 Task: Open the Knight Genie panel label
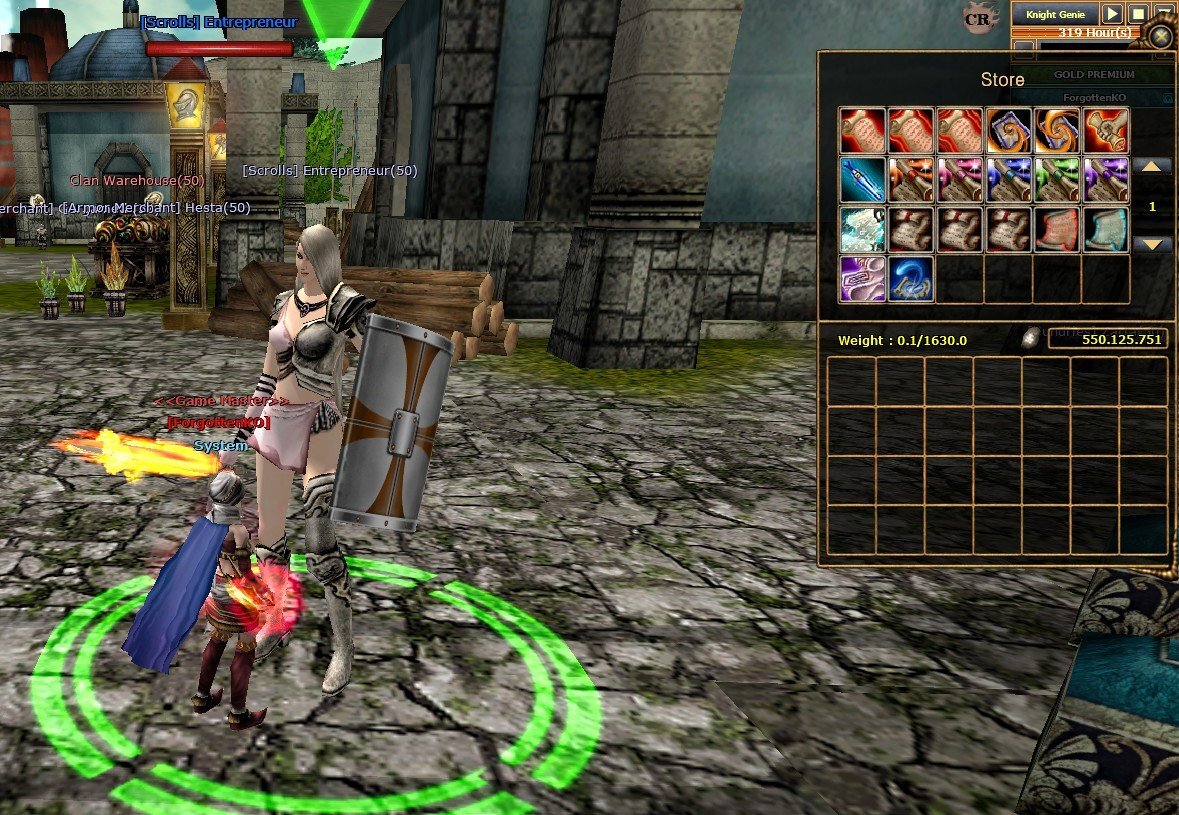coord(1055,14)
